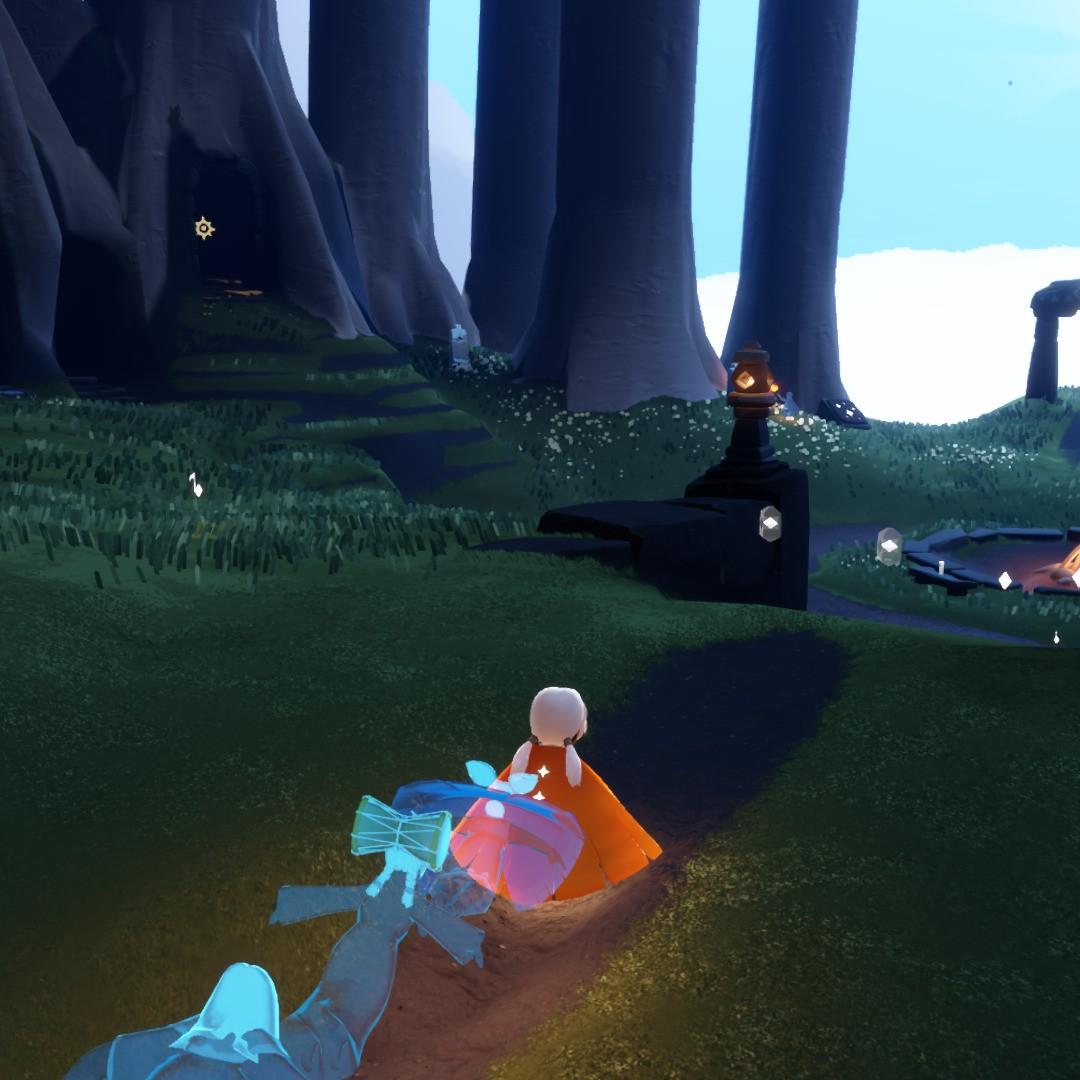Viewport: 1080px width, 1080px height.
Task: Select the golden sun-gear marker at the tree doorway
Action: 204,229
